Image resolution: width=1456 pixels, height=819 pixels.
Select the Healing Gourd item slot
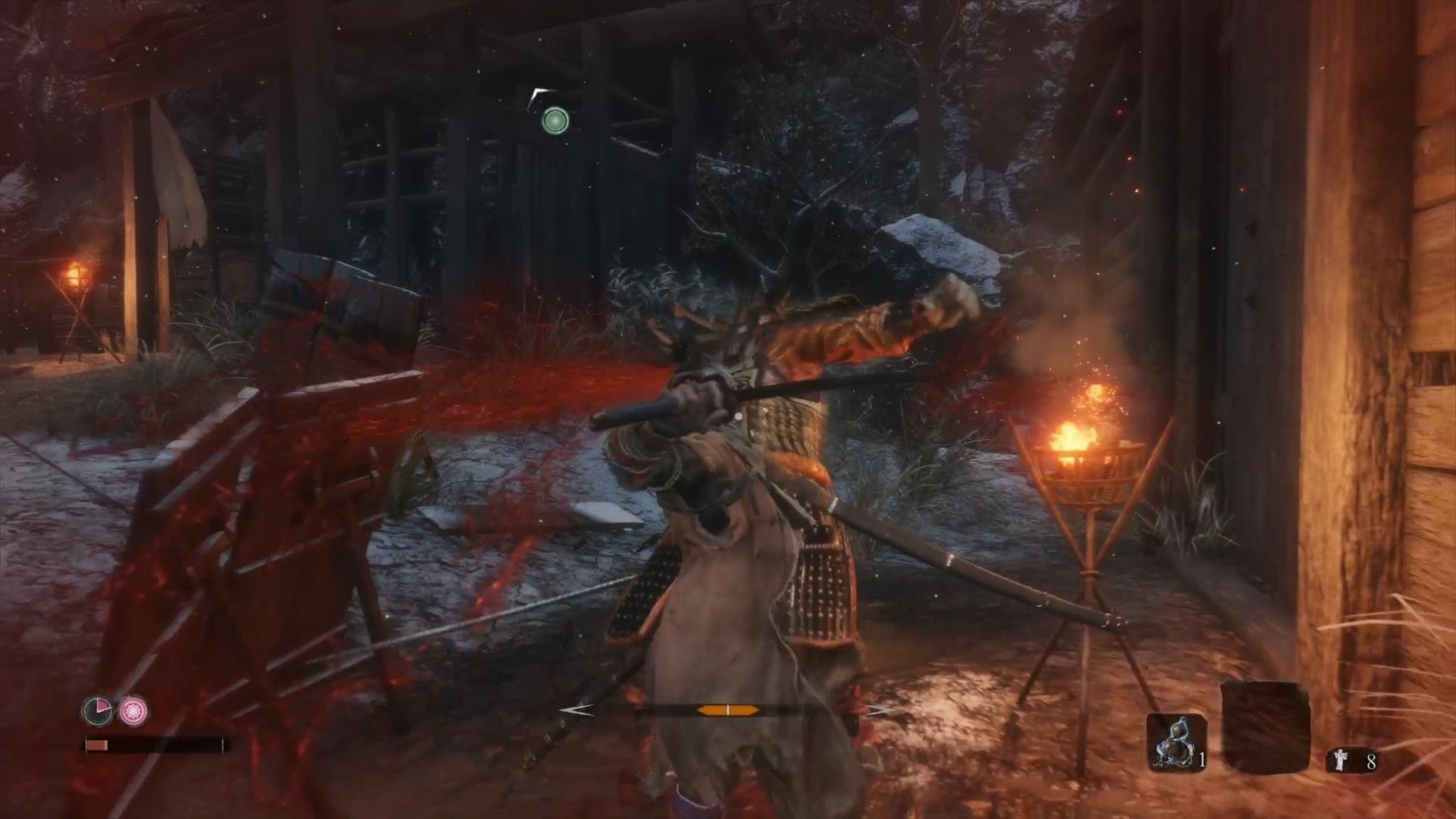pos(1175,742)
